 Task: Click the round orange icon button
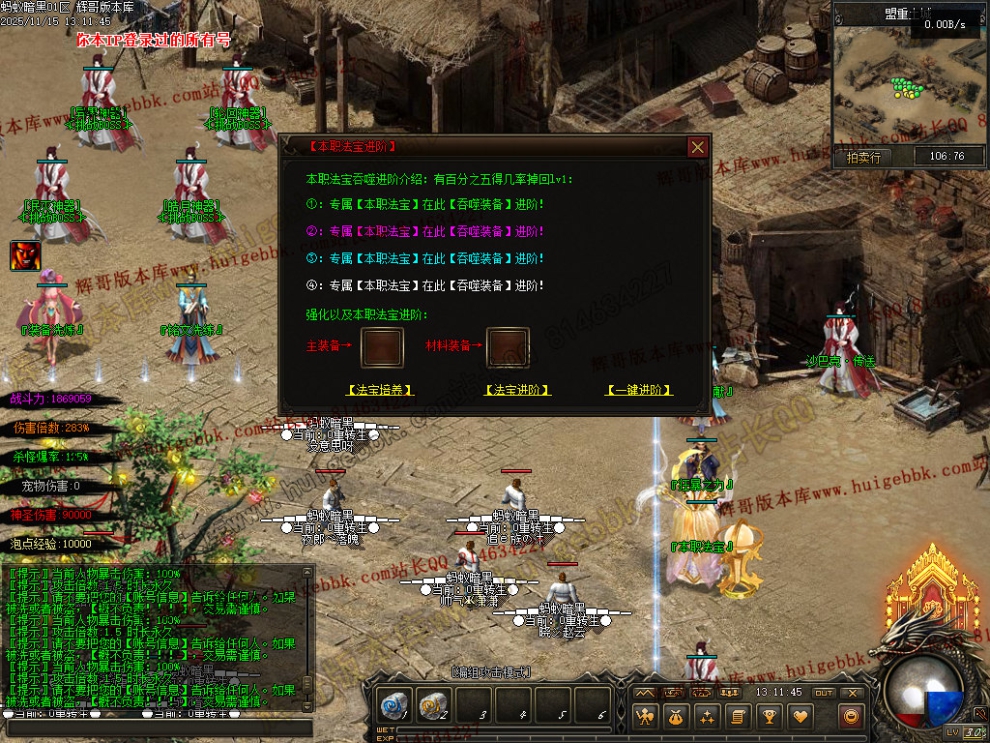click(851, 716)
